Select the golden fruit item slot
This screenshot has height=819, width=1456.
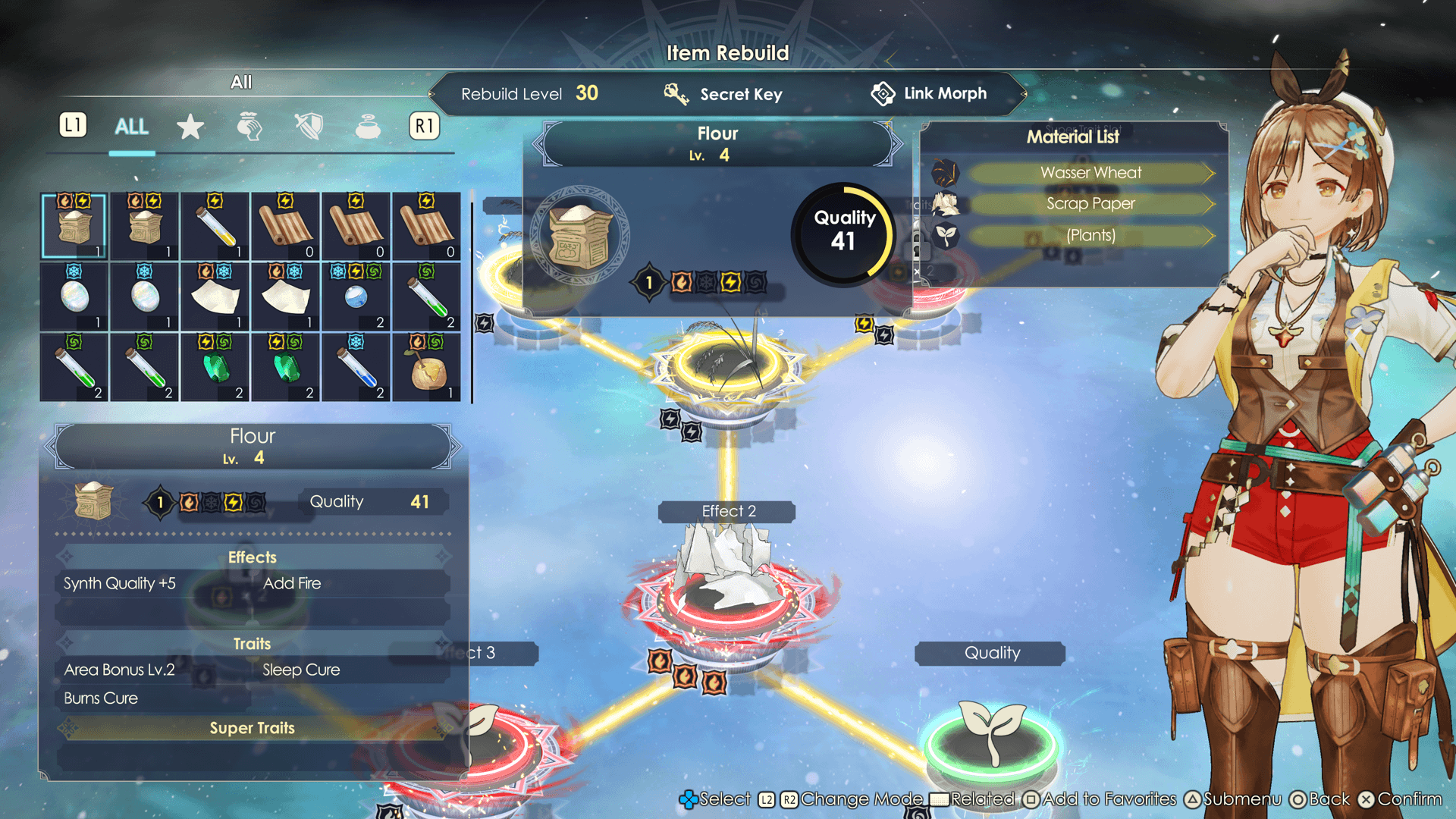click(427, 367)
